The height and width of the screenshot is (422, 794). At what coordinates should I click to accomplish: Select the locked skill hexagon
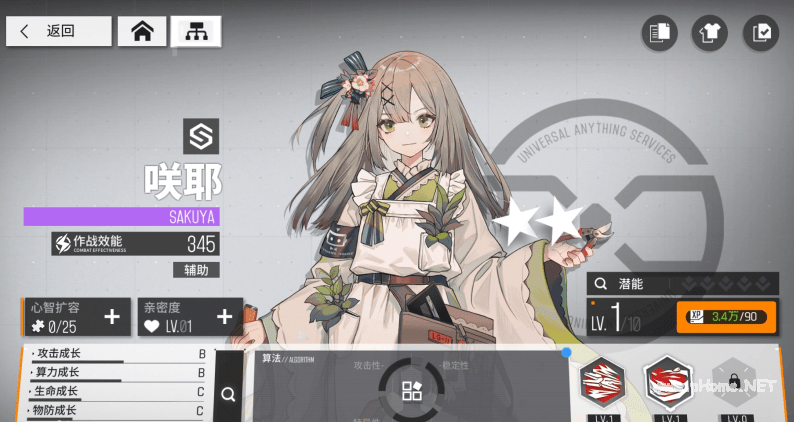733,384
